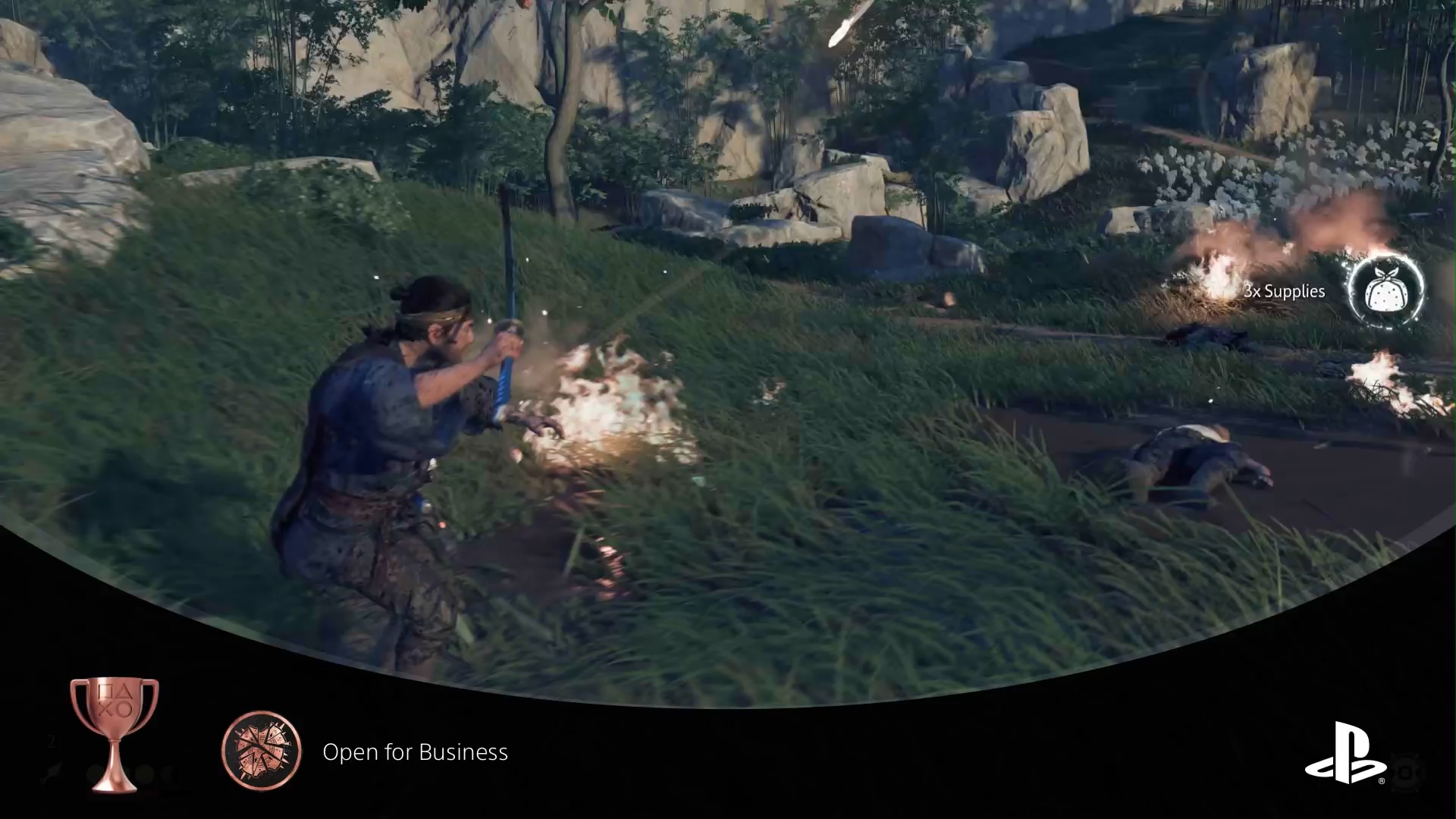The width and height of the screenshot is (1456, 819).
Task: Click the PlayStation logo
Action: tap(1345, 753)
